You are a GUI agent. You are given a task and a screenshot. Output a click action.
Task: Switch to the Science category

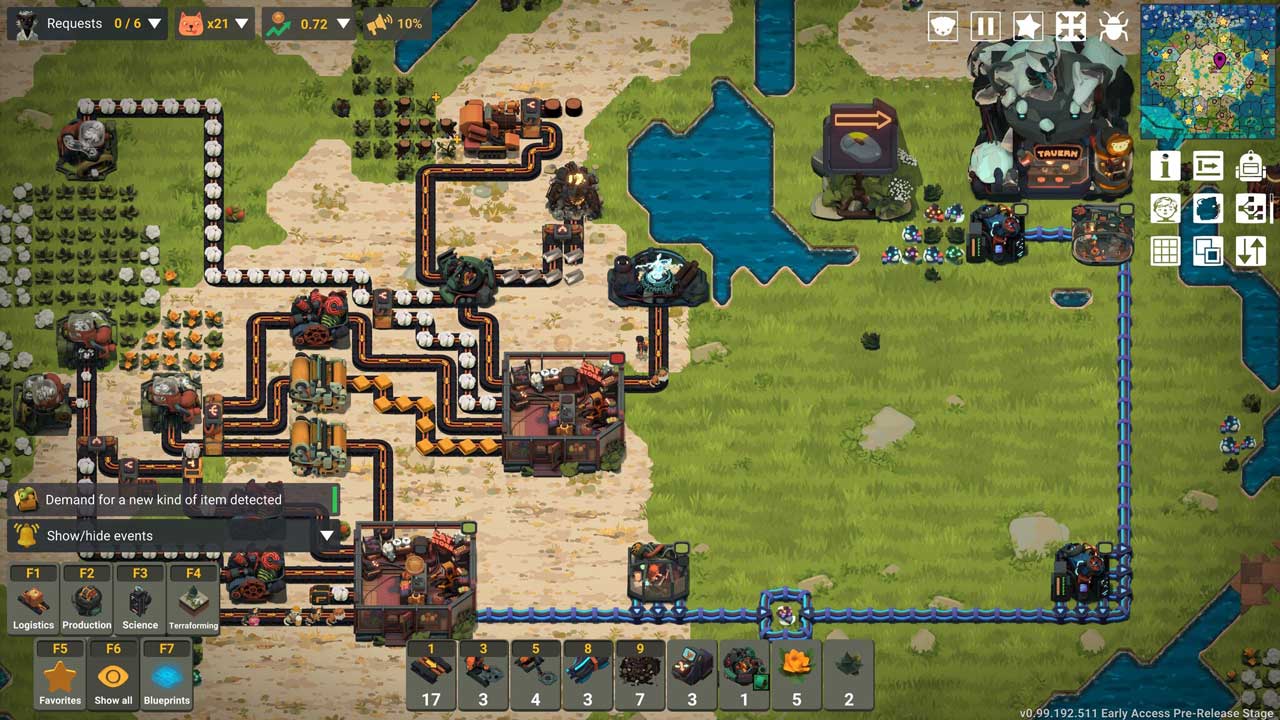pyautogui.click(x=140, y=600)
